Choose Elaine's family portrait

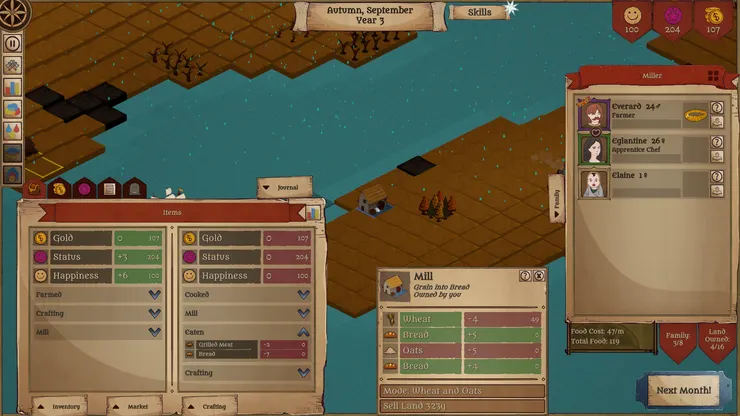pos(594,183)
